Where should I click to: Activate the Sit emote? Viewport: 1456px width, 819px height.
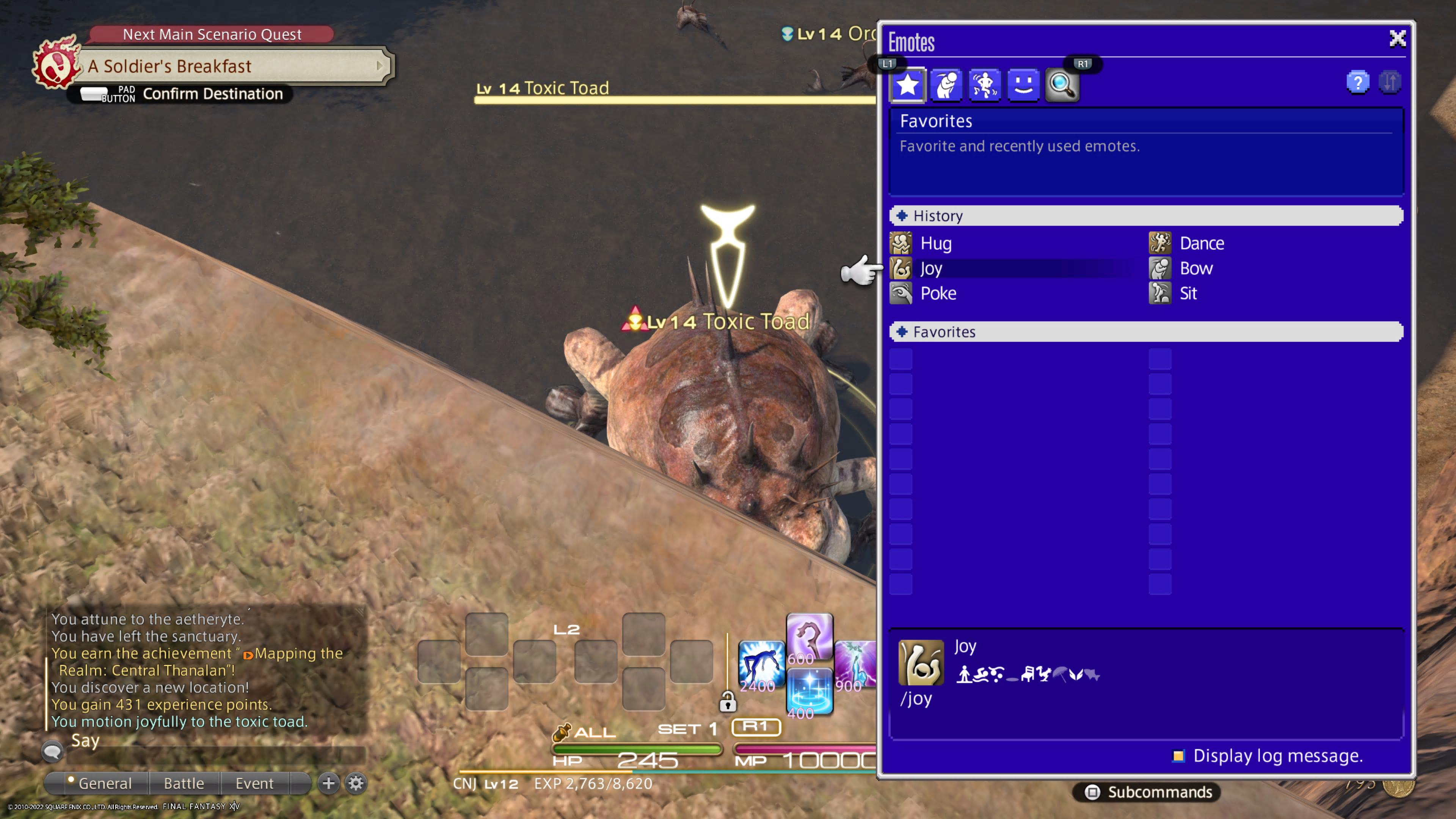tap(1188, 293)
